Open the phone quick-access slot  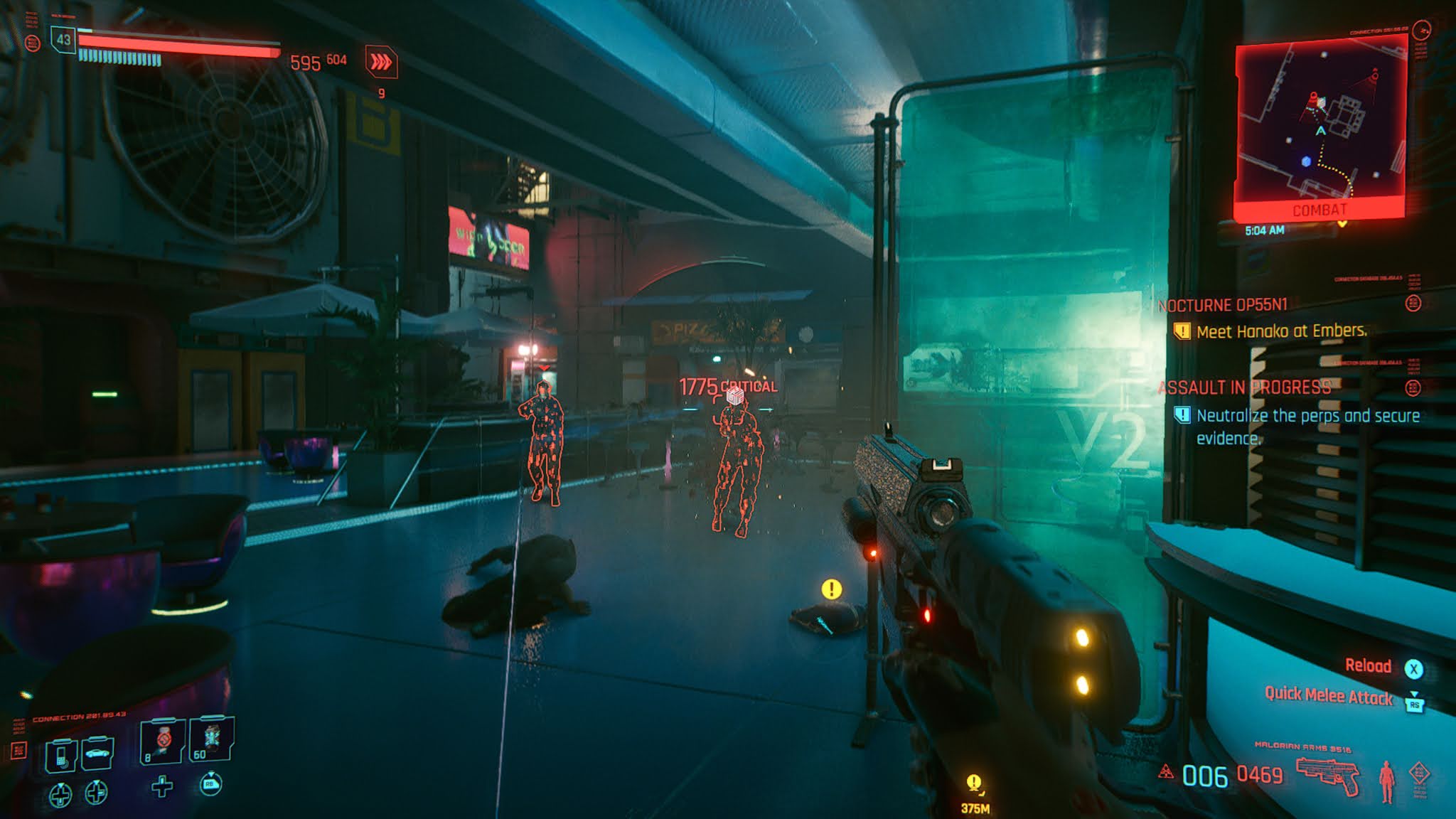[60, 754]
